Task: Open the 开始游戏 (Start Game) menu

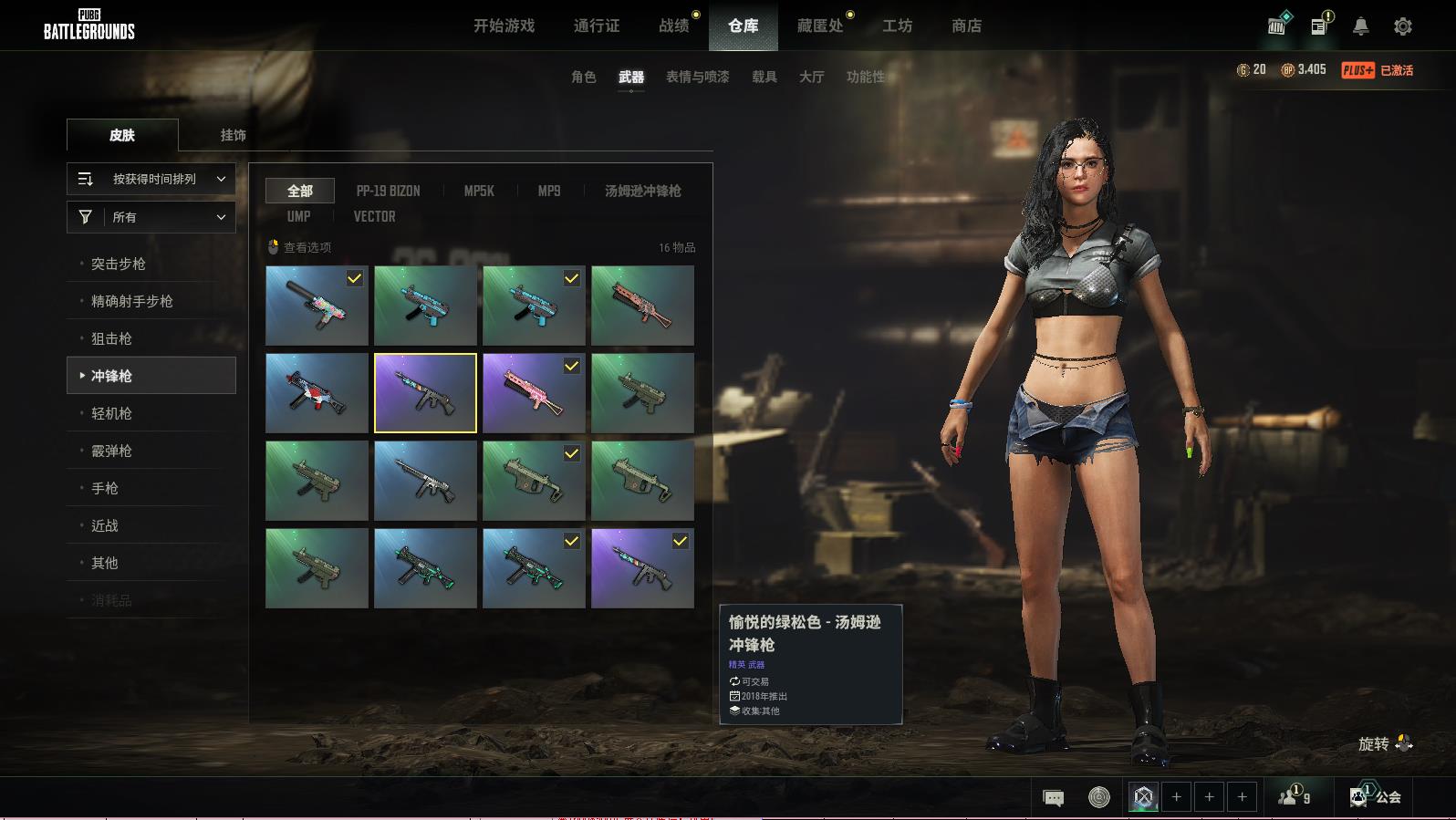Action: point(504,26)
